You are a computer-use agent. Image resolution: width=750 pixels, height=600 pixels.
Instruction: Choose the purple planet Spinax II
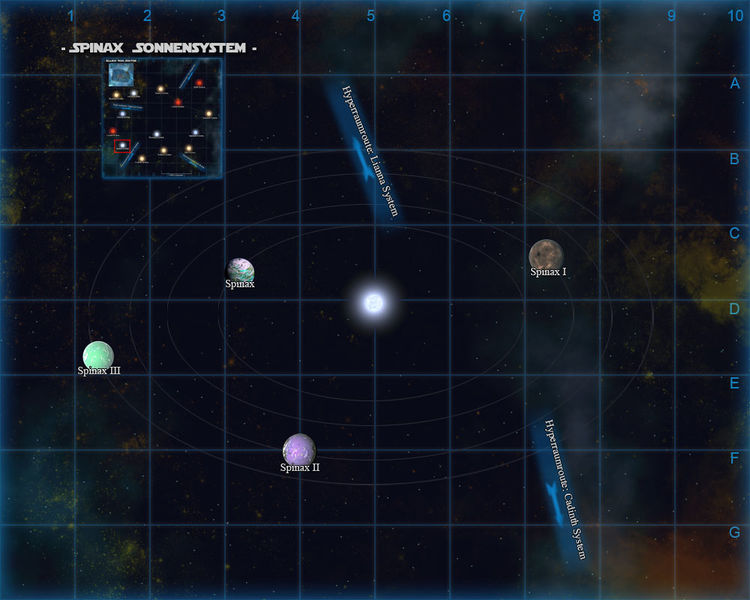[x=299, y=450]
